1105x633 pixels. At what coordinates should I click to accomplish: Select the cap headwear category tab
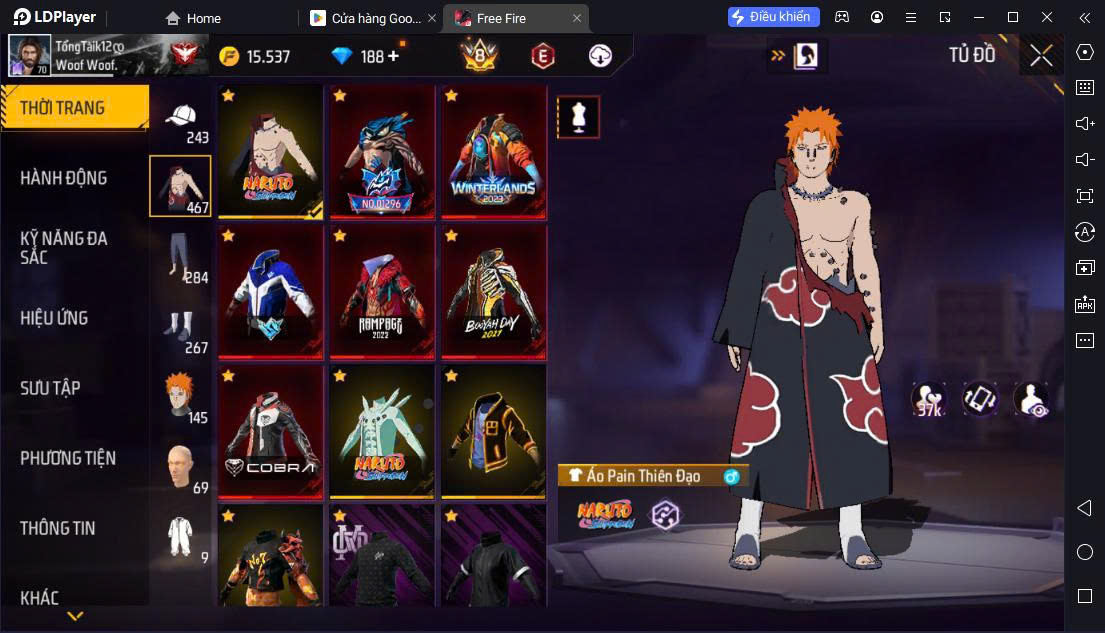tap(181, 120)
